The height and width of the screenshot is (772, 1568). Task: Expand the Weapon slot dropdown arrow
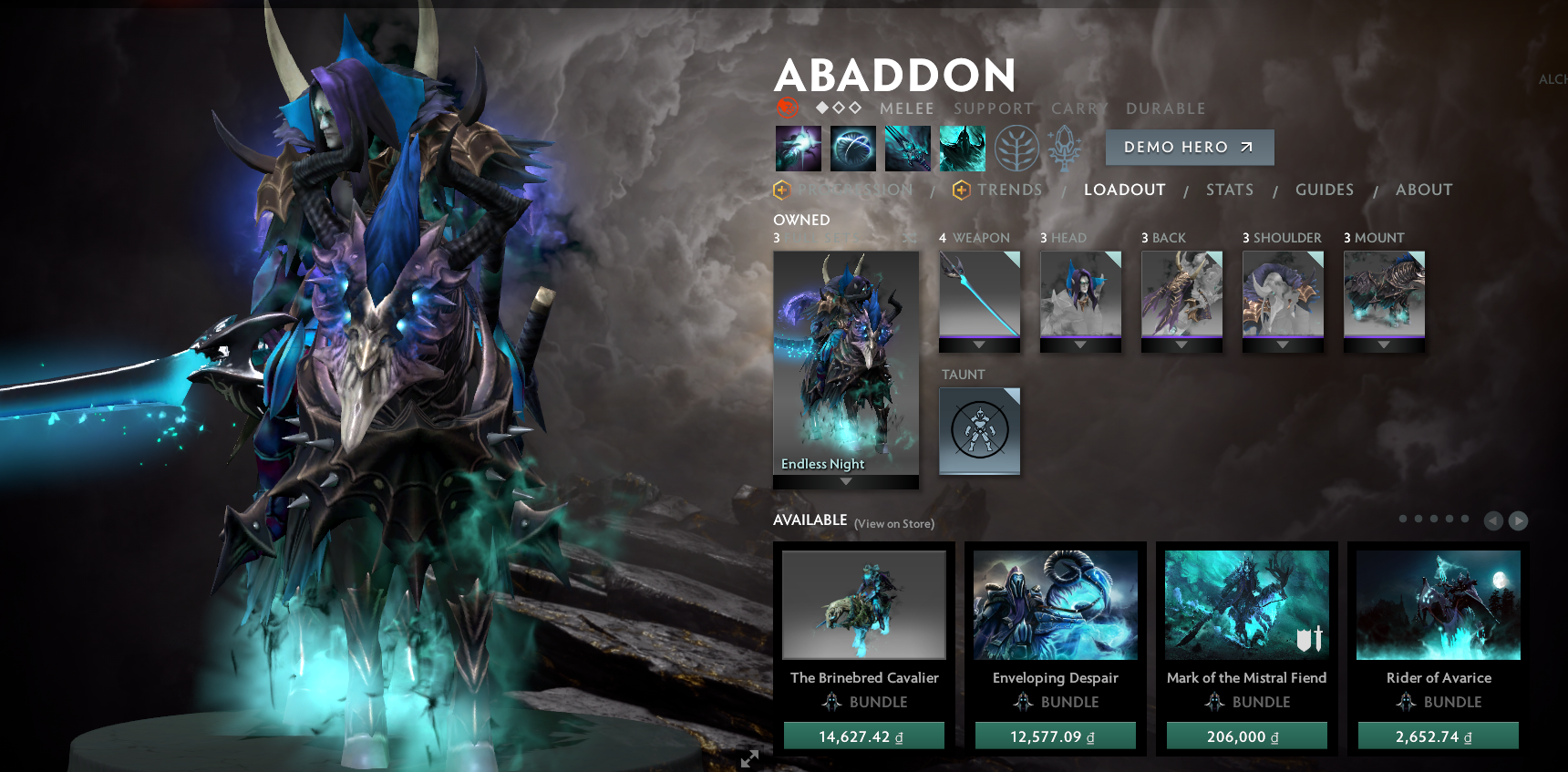[979, 345]
